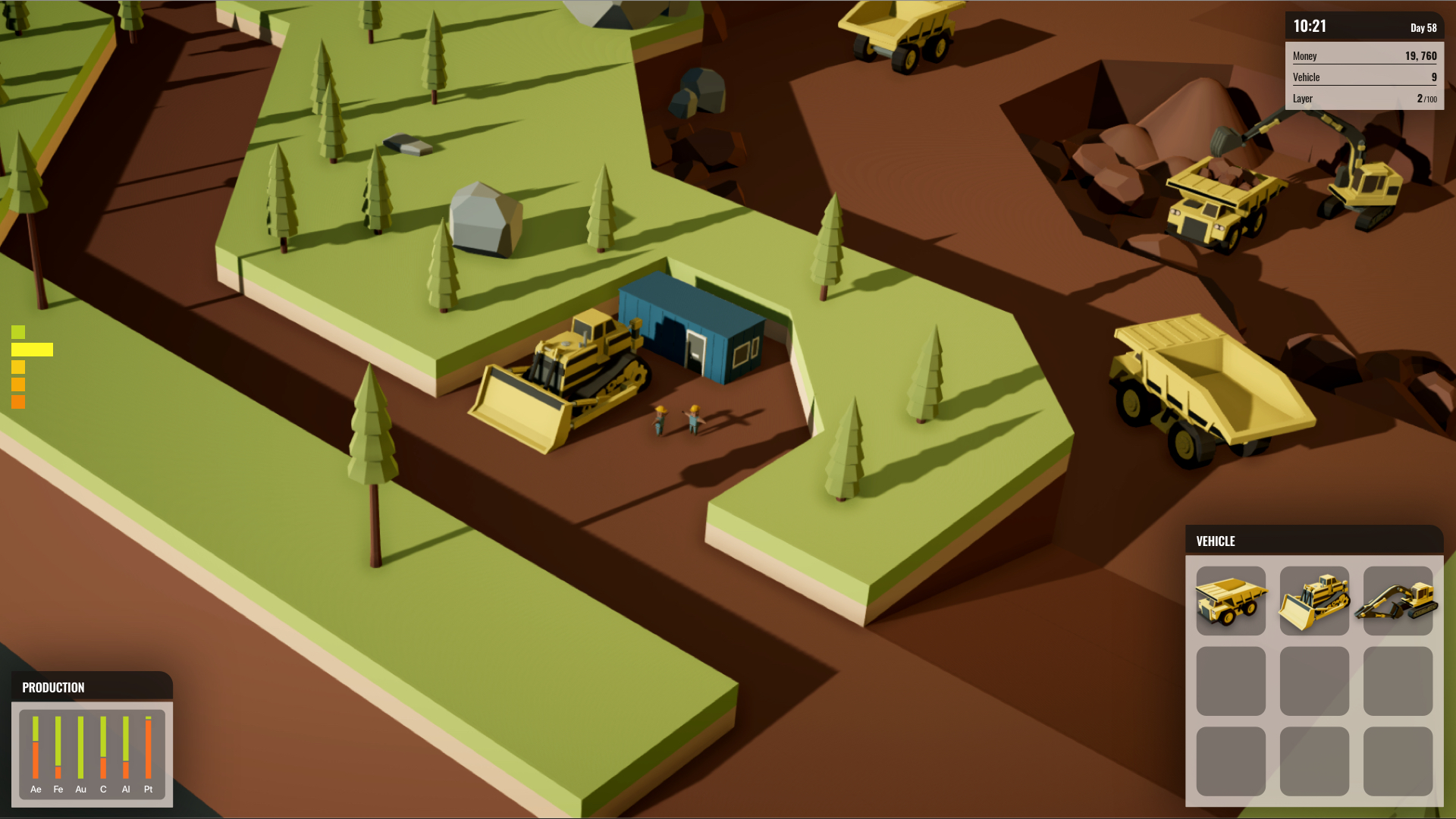Expand the Vehicle panel header
This screenshot has width=1456, height=819.
1216,541
